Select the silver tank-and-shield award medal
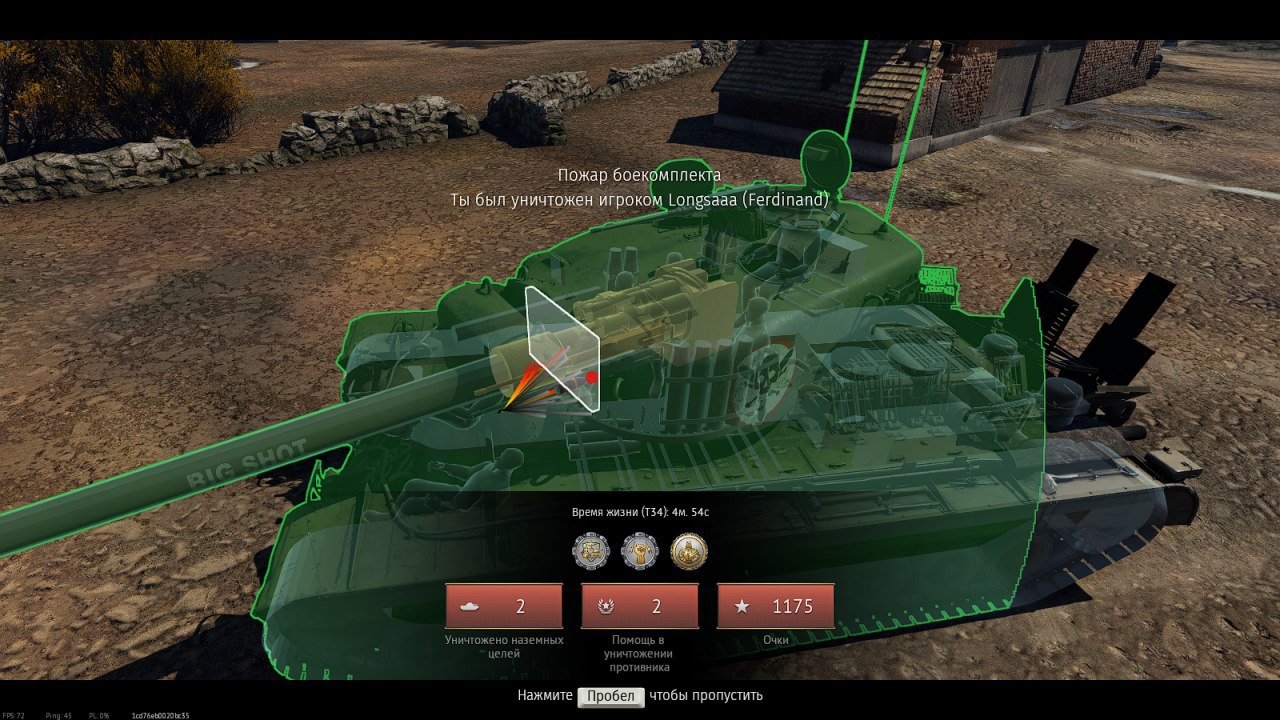Viewport: 1280px width, 720px height. point(591,550)
